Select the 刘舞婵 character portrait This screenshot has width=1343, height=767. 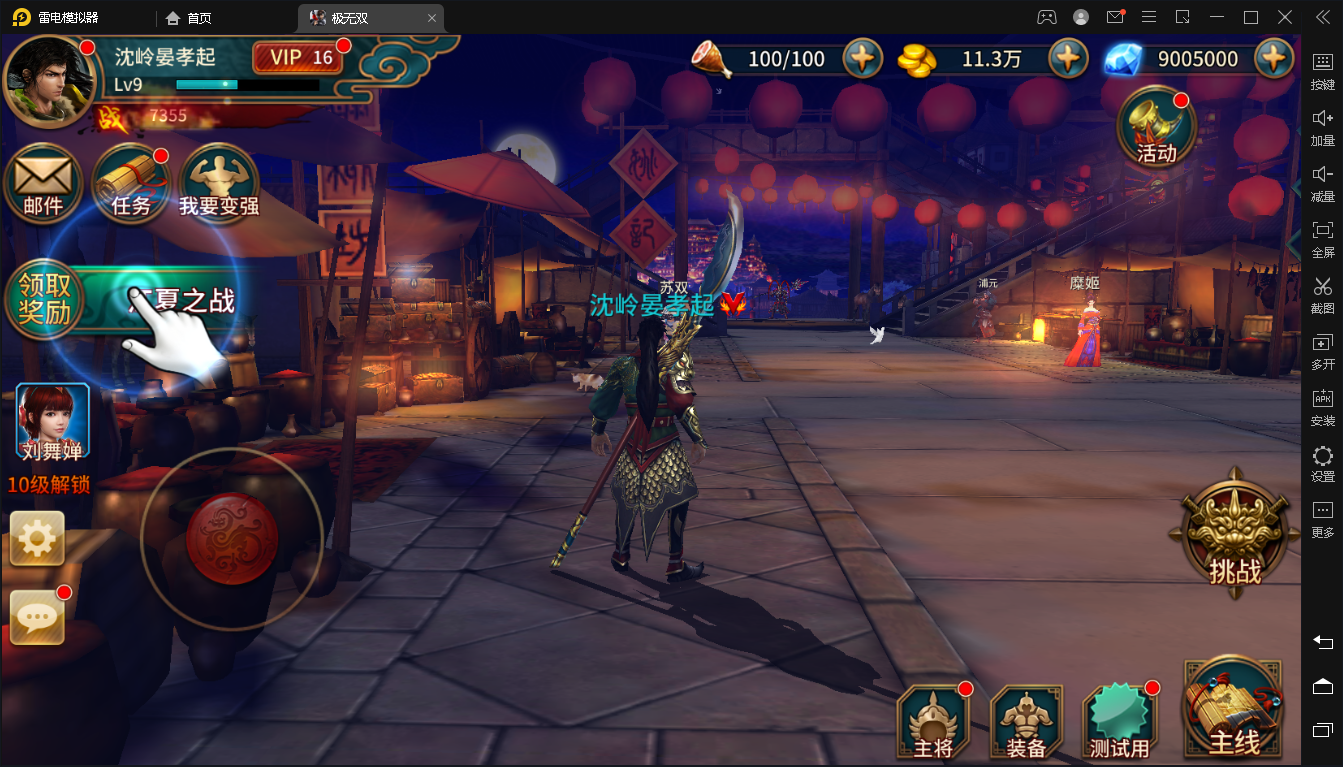[53, 422]
